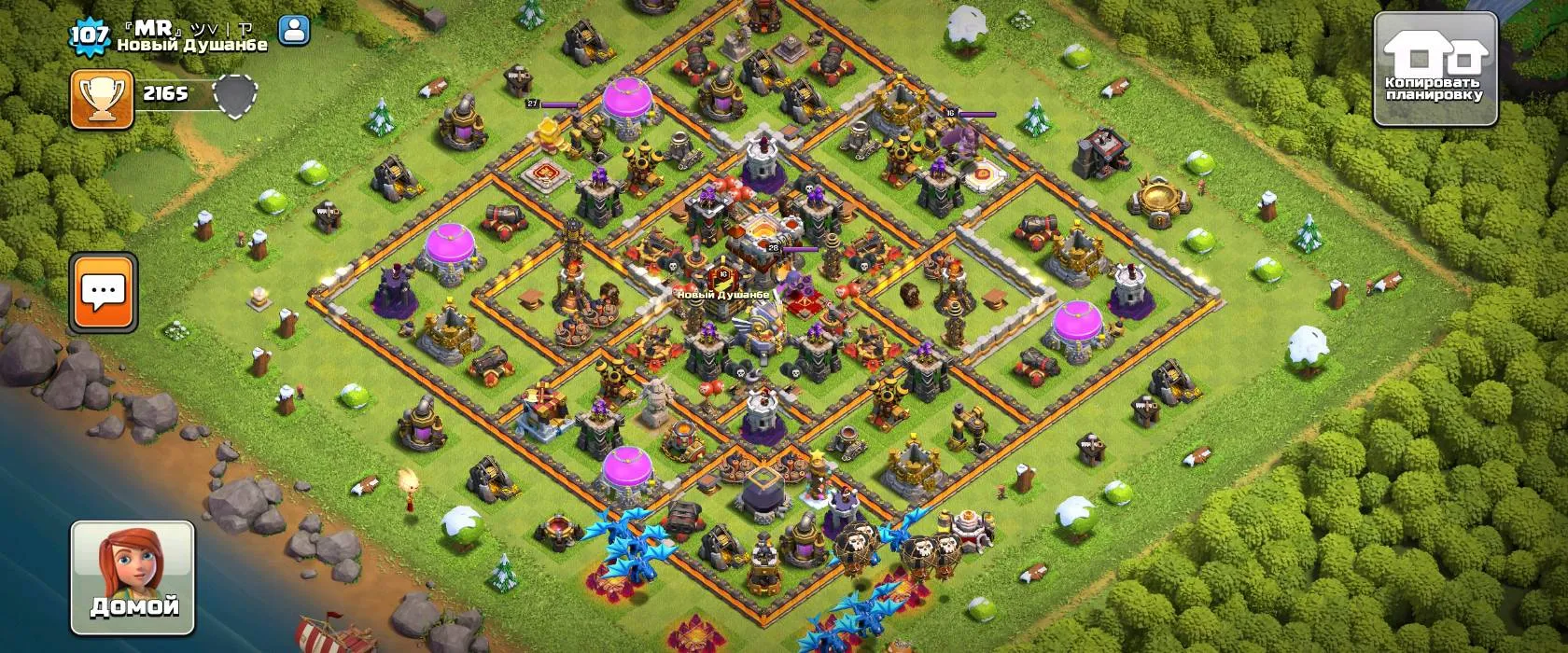Copy the base layout with Копировать планировку

(1435, 69)
